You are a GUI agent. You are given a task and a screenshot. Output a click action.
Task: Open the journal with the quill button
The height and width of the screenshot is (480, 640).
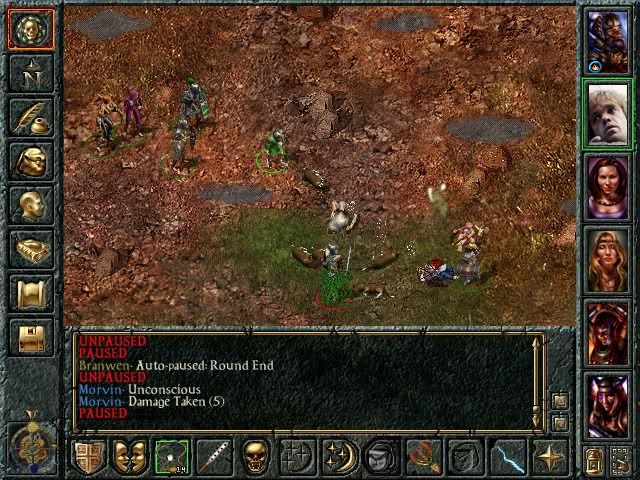[x=30, y=117]
